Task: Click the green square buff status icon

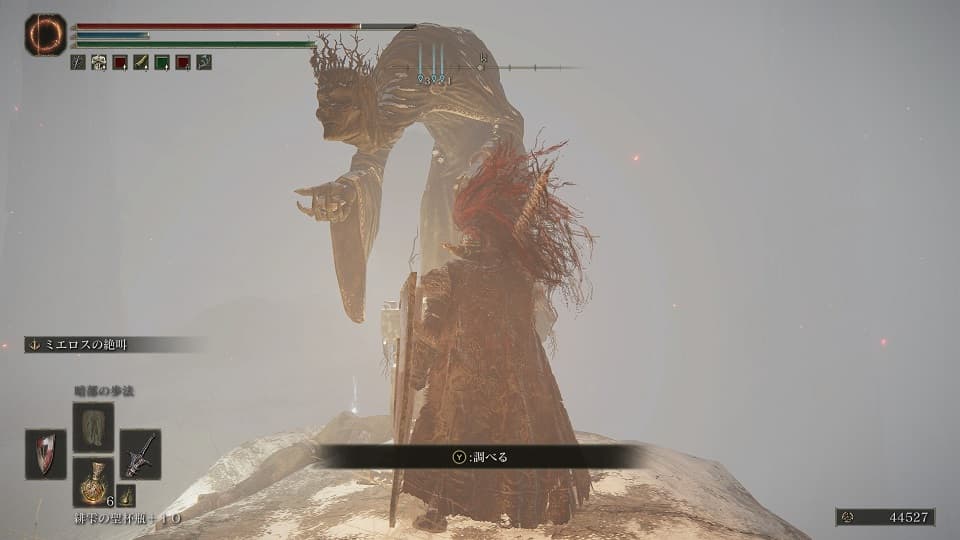Action: tap(162, 62)
